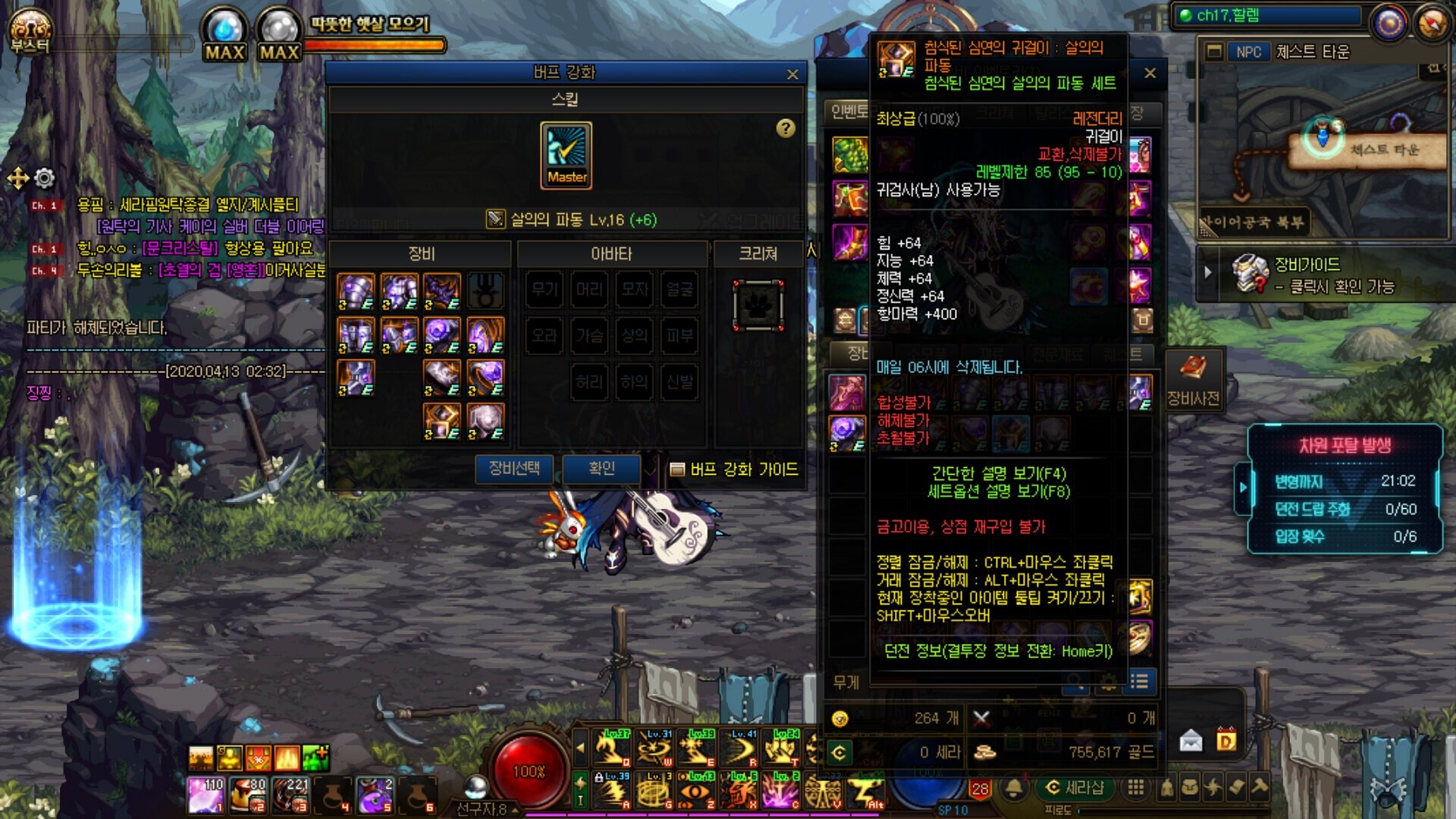This screenshot has height=819, width=1456.
Task: Open the mailbox envelope icon
Action: click(1191, 740)
